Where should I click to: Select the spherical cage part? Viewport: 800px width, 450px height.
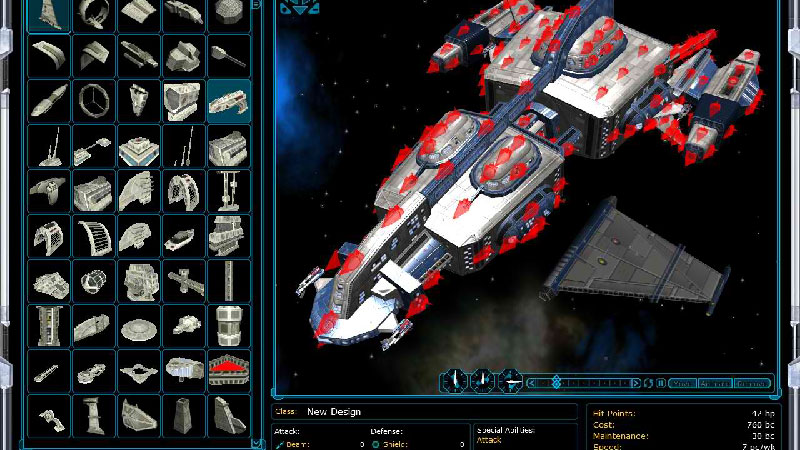tap(93, 280)
